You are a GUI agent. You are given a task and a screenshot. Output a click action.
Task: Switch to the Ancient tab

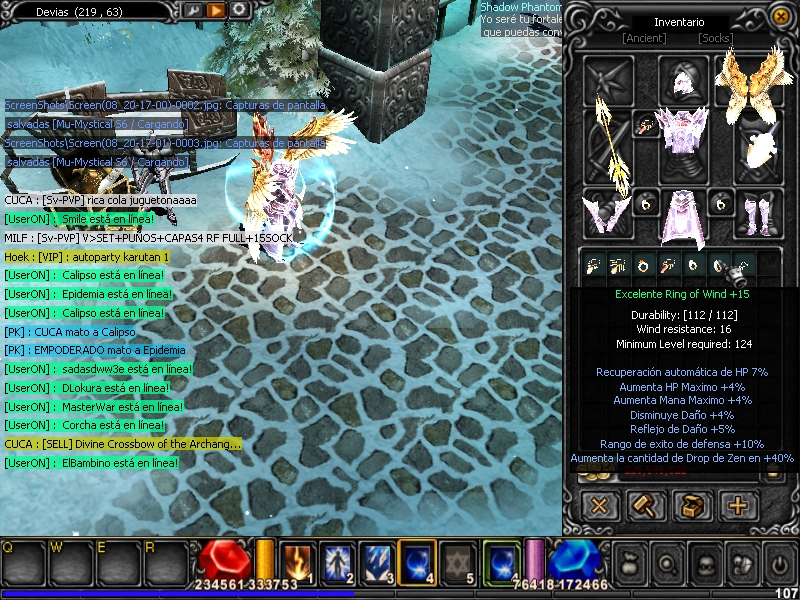[x=643, y=39]
